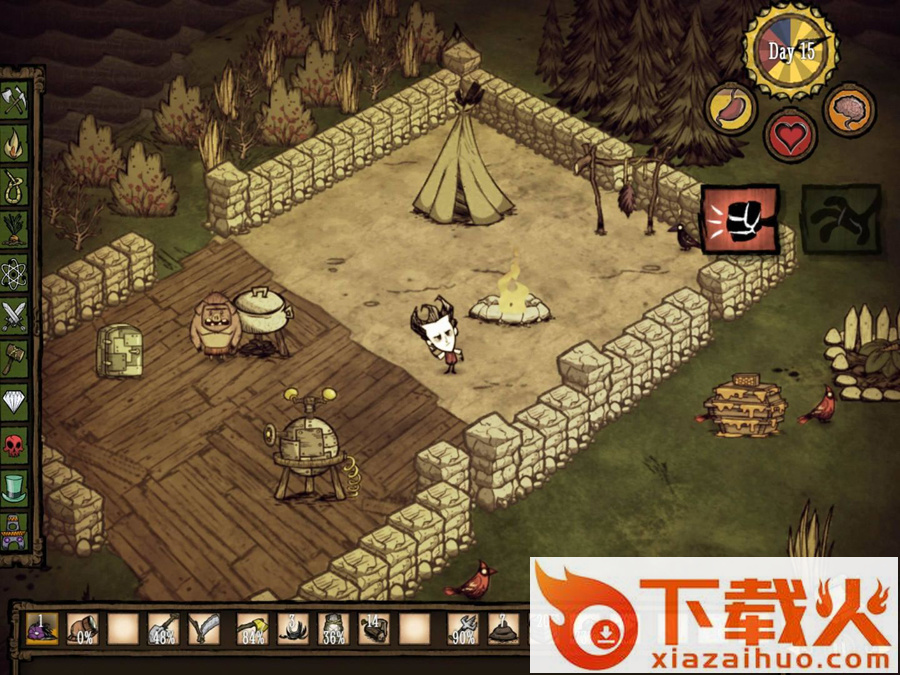Choose the pitchfork at 90% durability
The image size is (900, 675).
click(463, 630)
